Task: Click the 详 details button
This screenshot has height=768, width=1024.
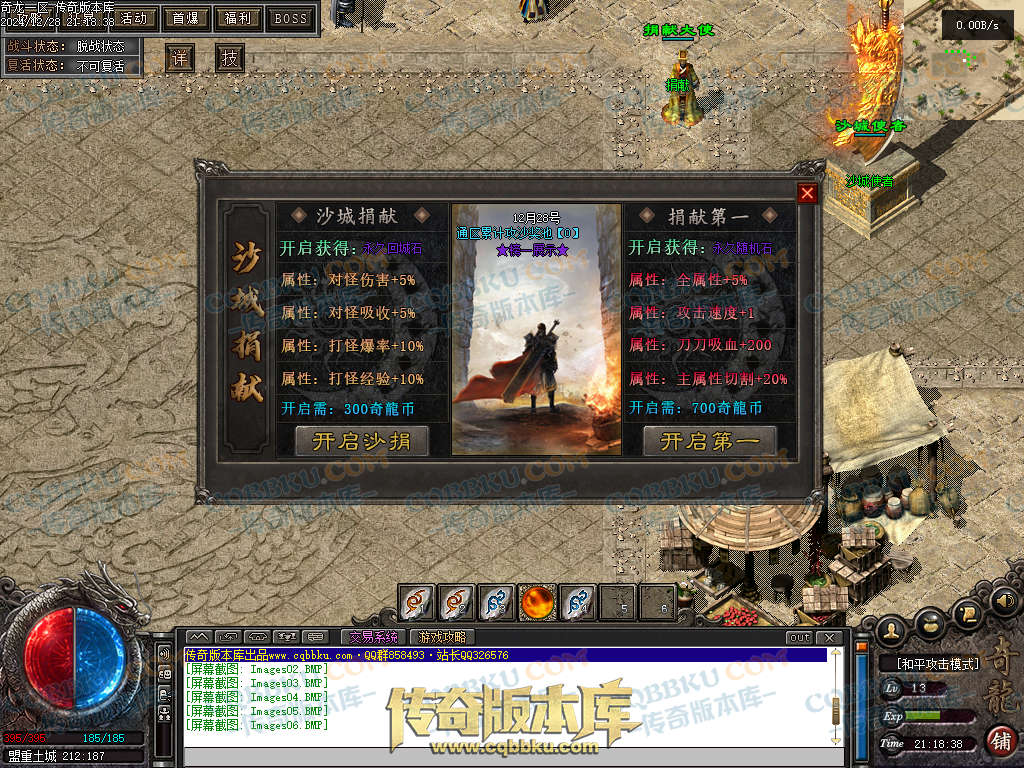Action: pos(179,58)
